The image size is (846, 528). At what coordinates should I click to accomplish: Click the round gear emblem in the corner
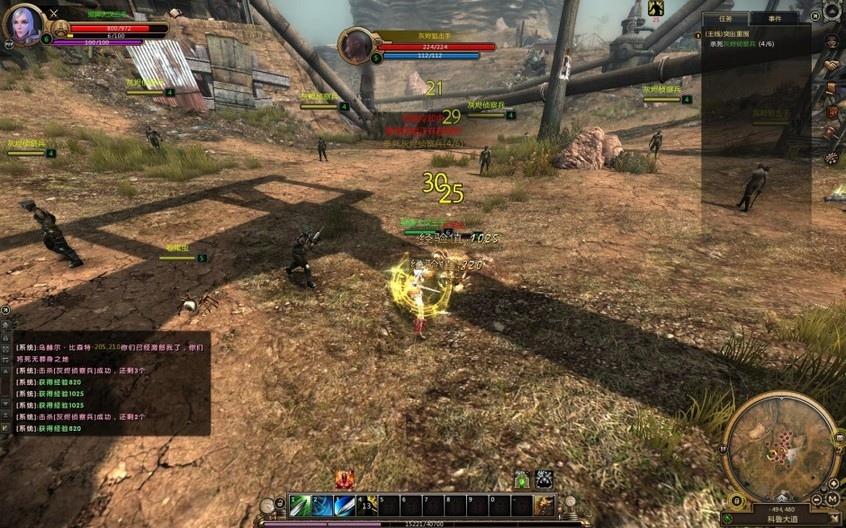832,11
